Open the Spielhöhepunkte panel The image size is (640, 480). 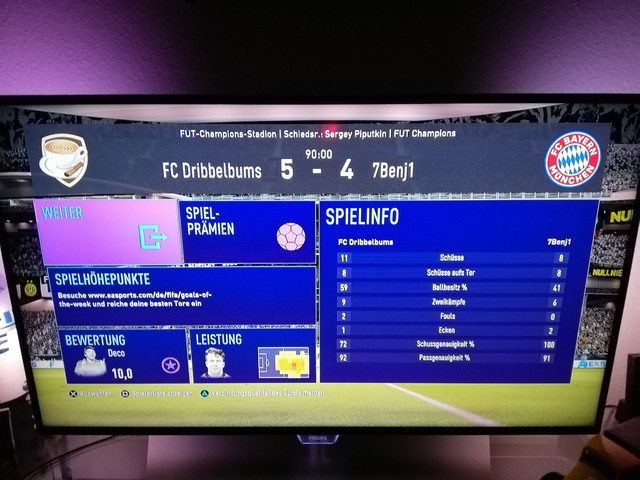coord(180,293)
